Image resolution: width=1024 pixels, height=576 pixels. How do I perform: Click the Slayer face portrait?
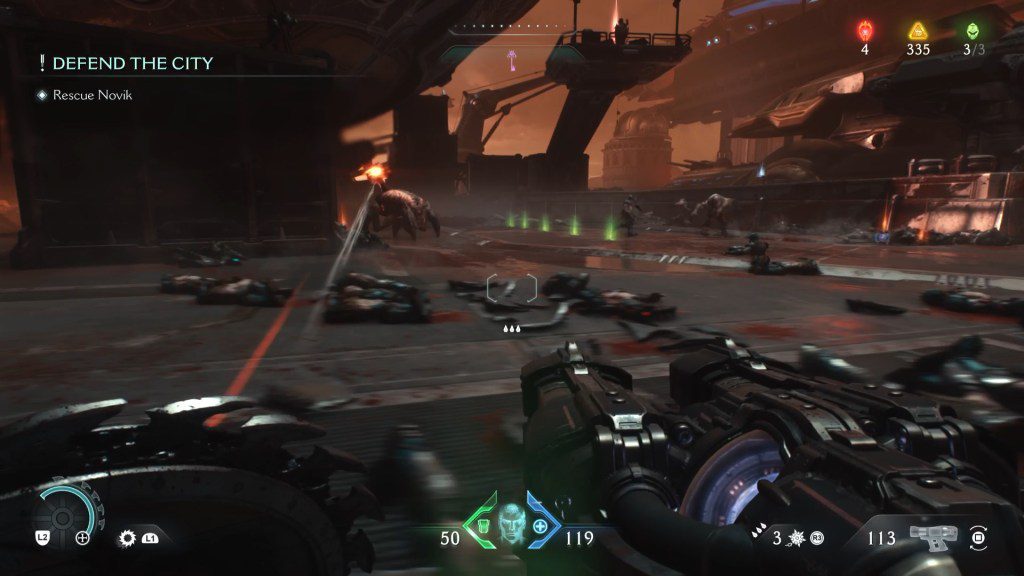click(510, 521)
